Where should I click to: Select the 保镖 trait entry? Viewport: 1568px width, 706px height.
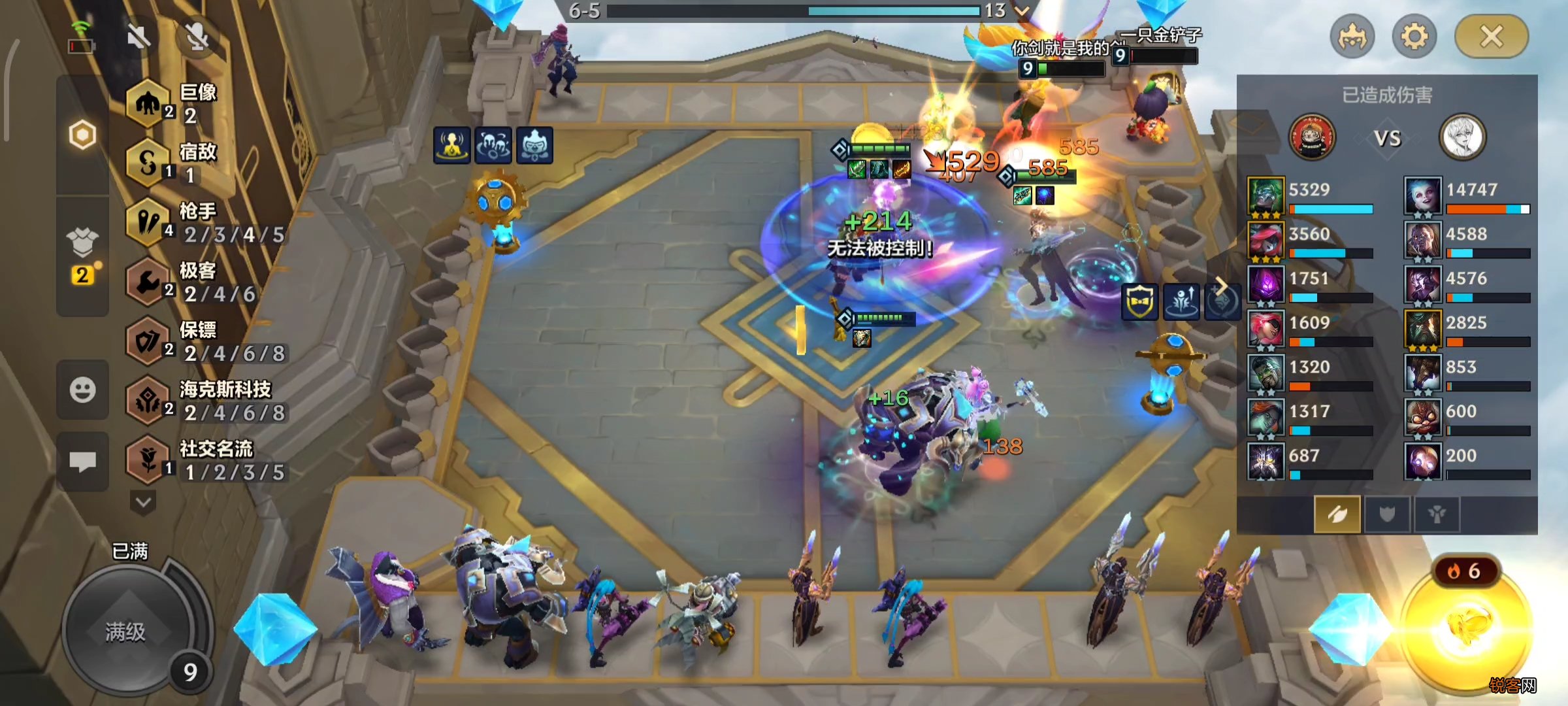click(x=203, y=342)
